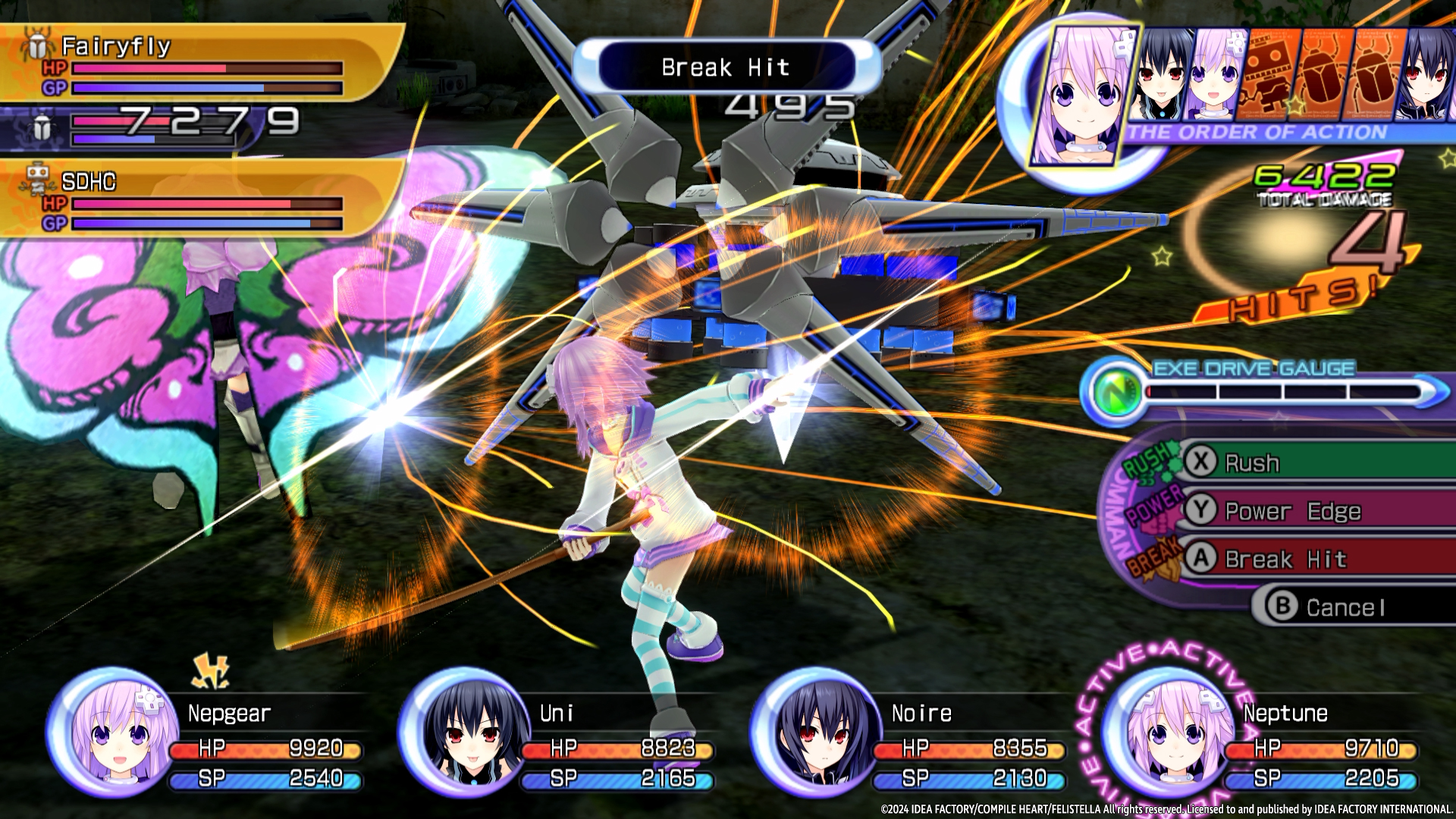Viewport: 1456px width, 819px height.
Task: Select Nepgear's party portrait in the bottom row
Action: coord(114,732)
